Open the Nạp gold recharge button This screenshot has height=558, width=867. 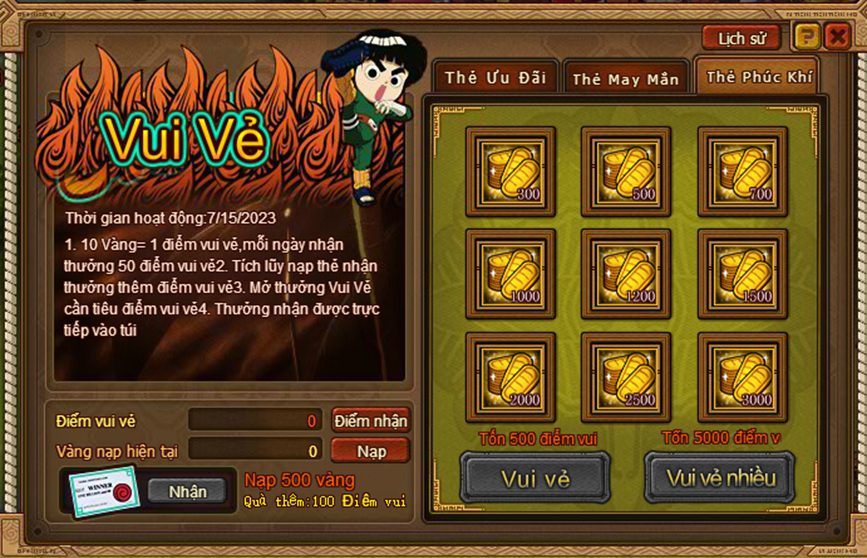(x=370, y=451)
